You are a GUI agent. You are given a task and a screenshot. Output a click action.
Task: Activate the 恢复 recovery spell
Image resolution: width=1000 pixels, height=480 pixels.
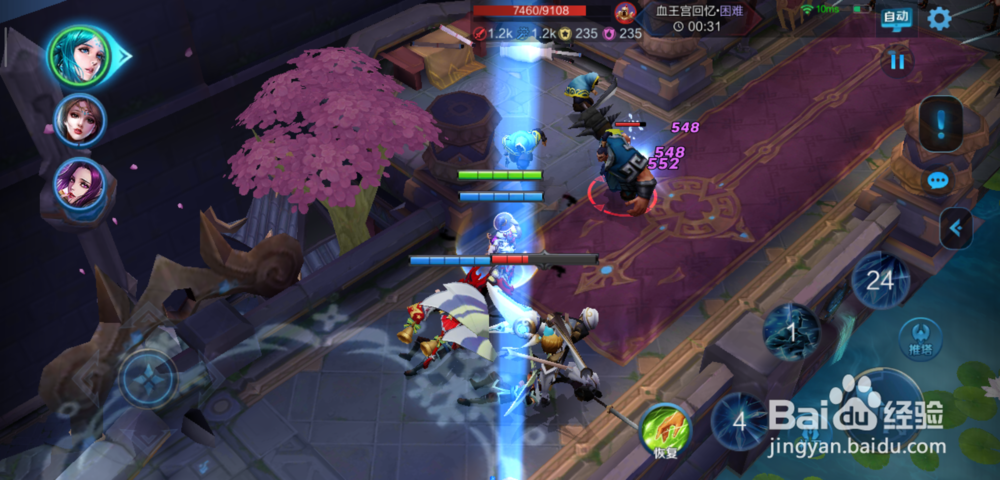click(666, 428)
